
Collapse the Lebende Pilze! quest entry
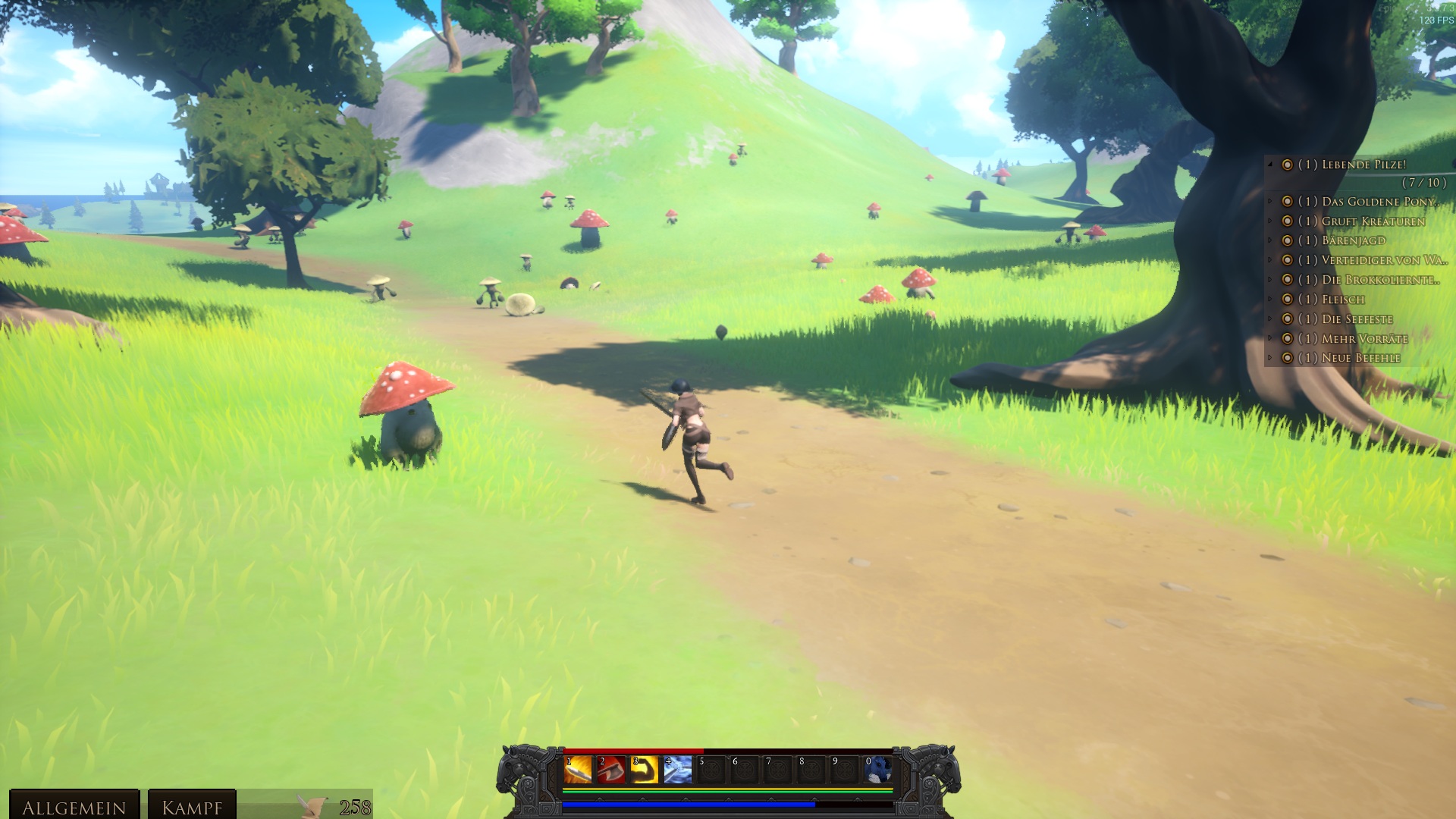coord(1270,164)
